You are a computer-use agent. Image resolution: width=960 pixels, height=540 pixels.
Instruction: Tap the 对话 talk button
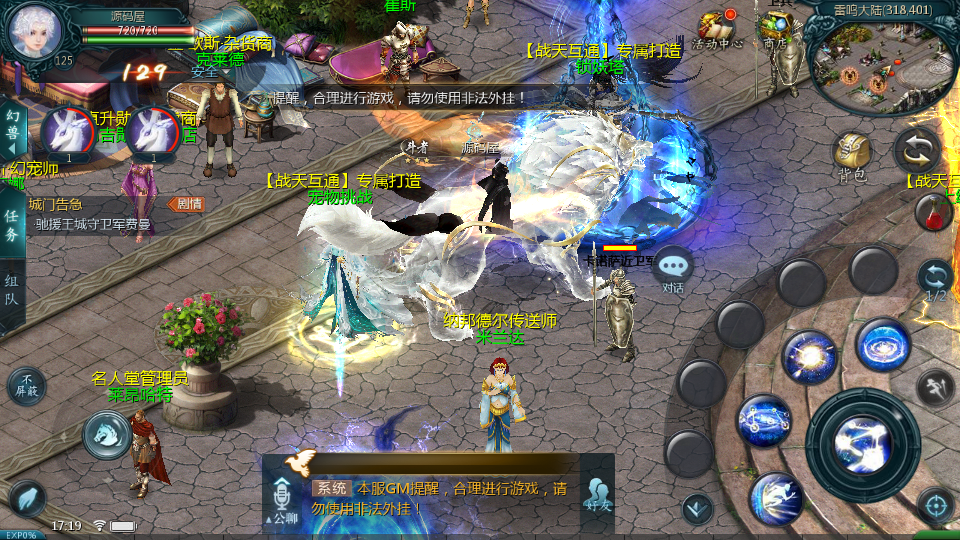[x=673, y=270]
